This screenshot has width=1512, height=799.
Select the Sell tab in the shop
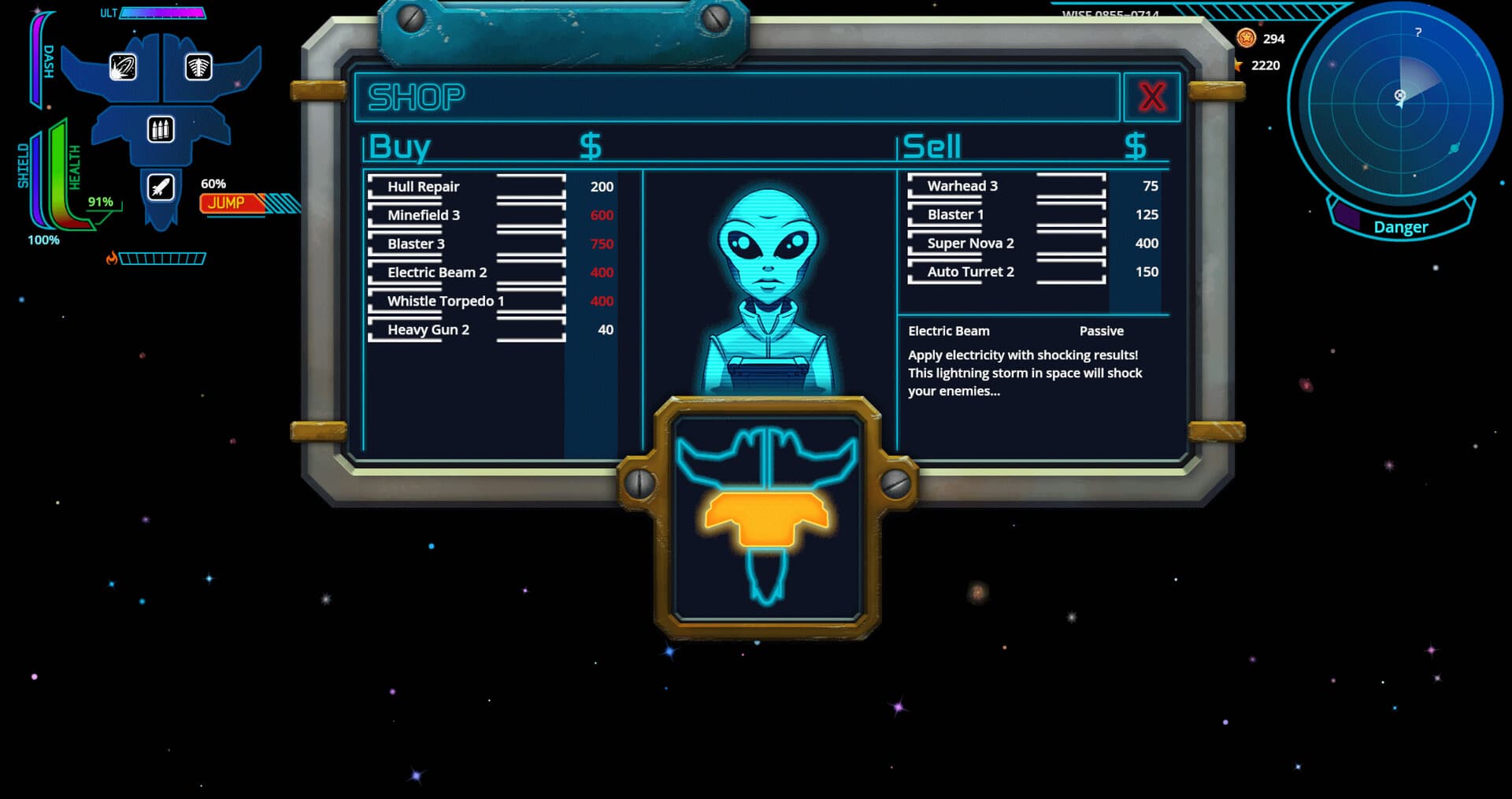coord(932,145)
